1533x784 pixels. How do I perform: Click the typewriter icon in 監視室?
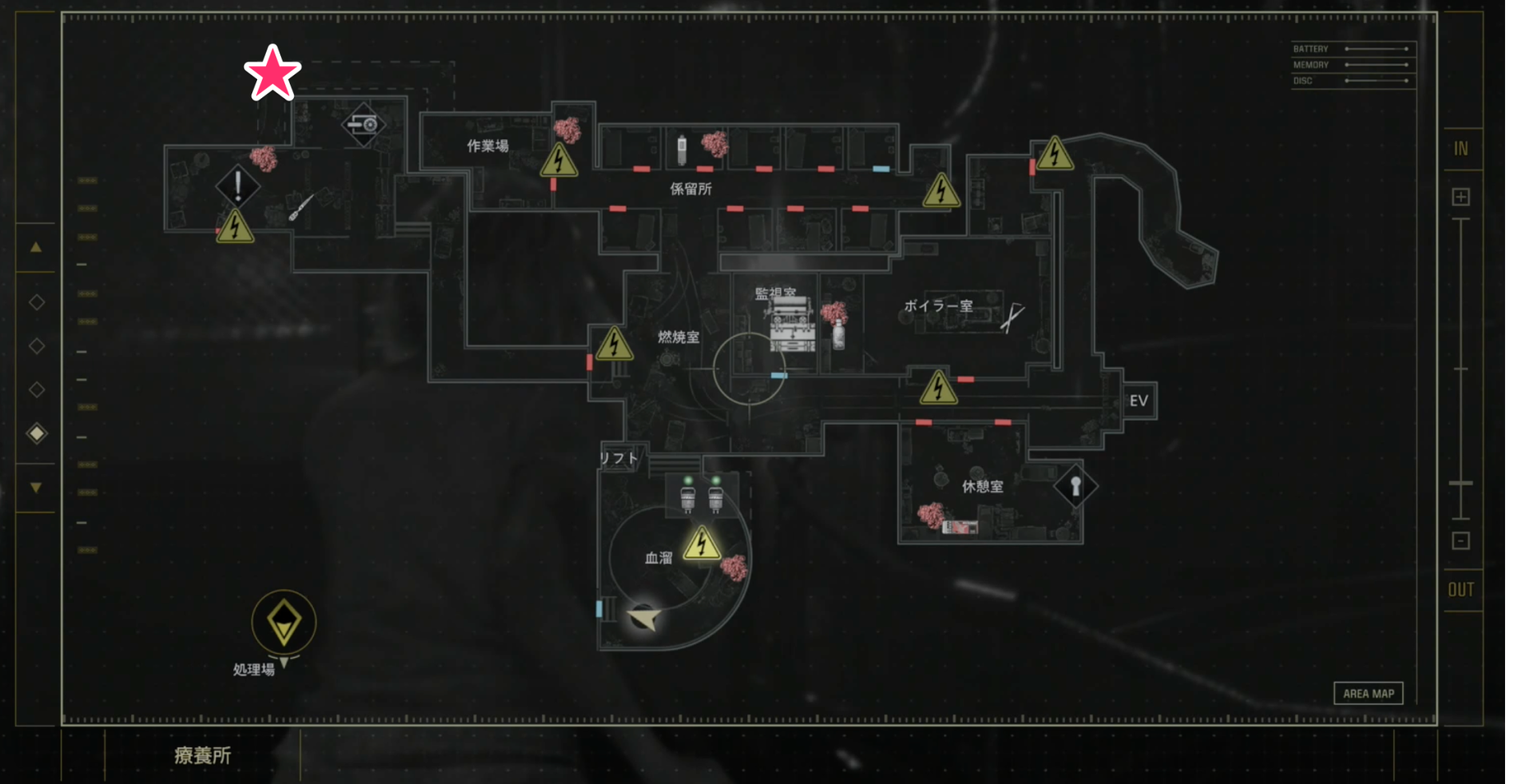(x=791, y=325)
